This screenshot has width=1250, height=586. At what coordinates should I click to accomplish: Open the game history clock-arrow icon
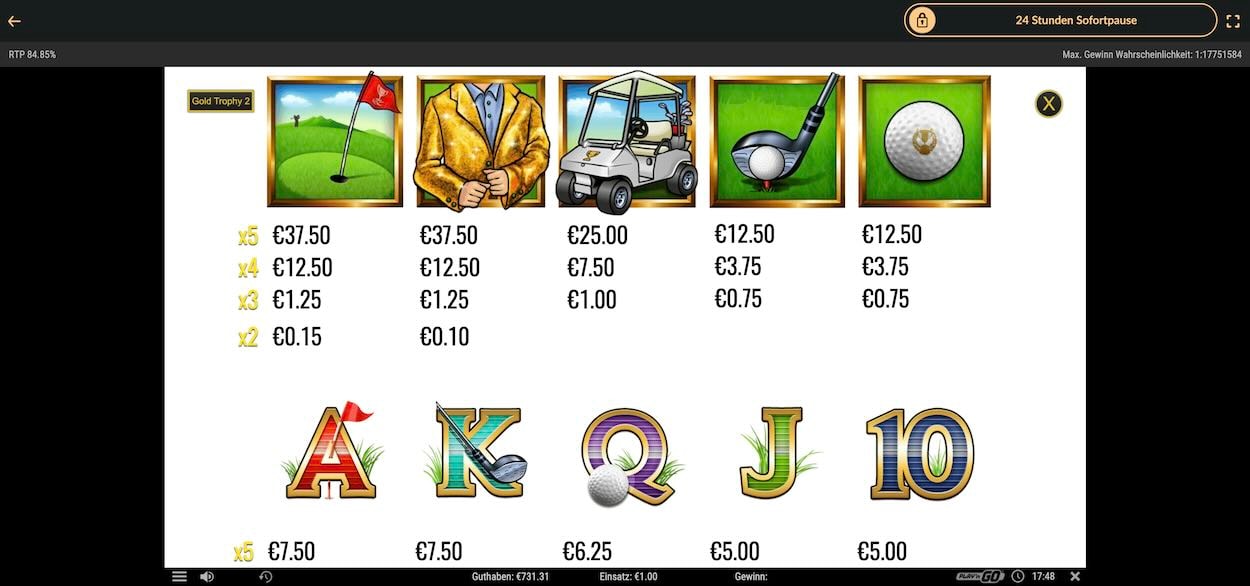click(x=265, y=577)
